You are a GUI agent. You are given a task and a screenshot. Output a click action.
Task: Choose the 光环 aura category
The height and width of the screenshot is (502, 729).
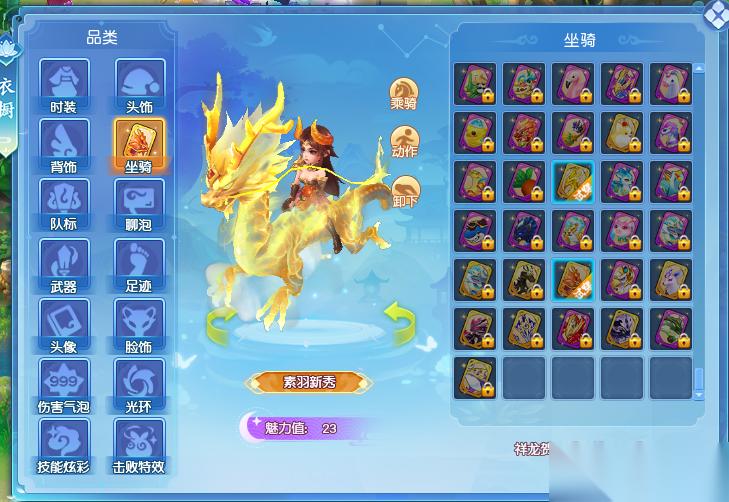(x=139, y=385)
